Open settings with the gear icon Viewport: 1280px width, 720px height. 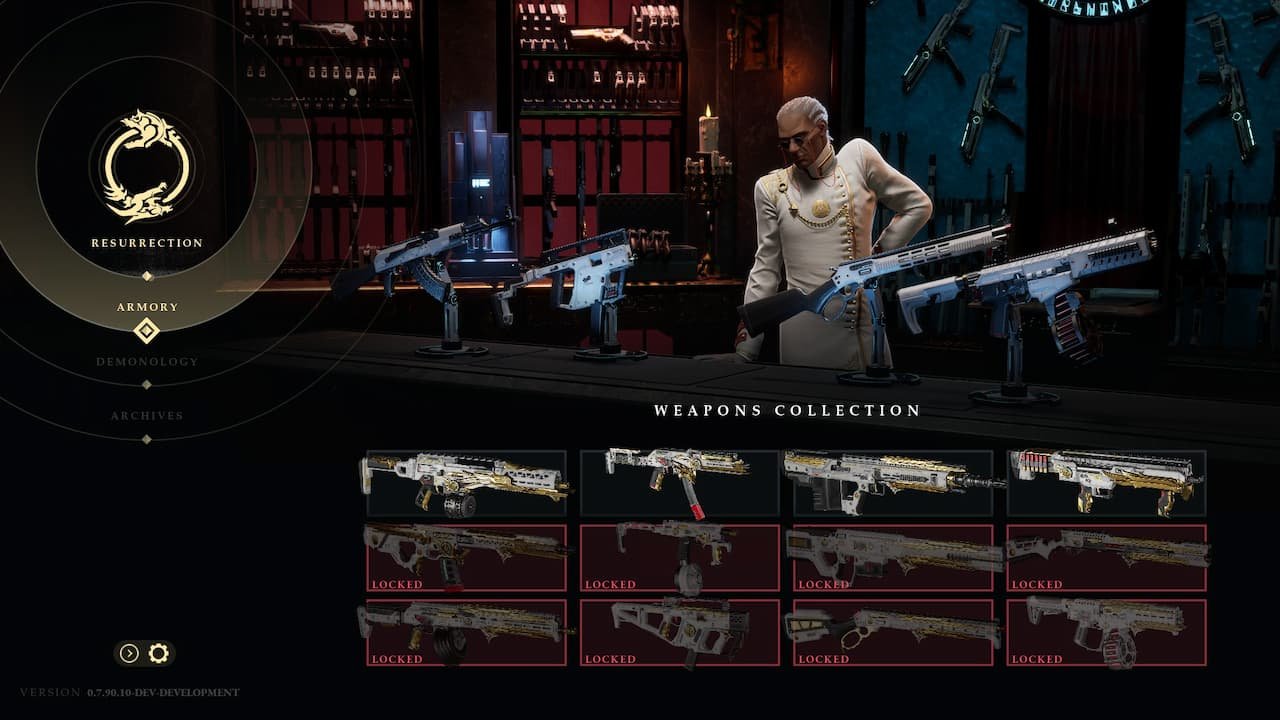click(x=158, y=653)
